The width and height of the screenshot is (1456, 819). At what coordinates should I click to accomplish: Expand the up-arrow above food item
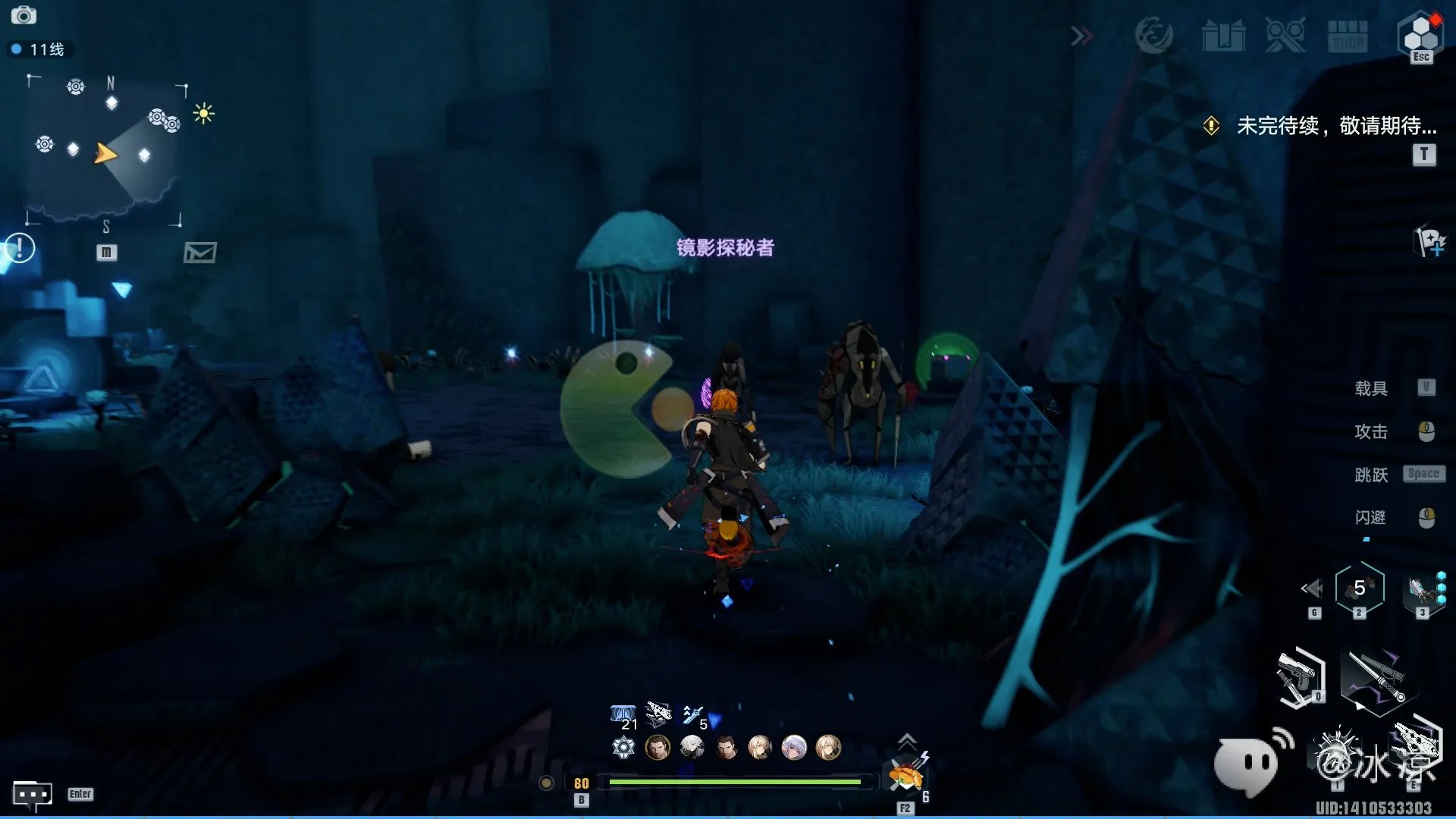pyautogui.click(x=907, y=741)
